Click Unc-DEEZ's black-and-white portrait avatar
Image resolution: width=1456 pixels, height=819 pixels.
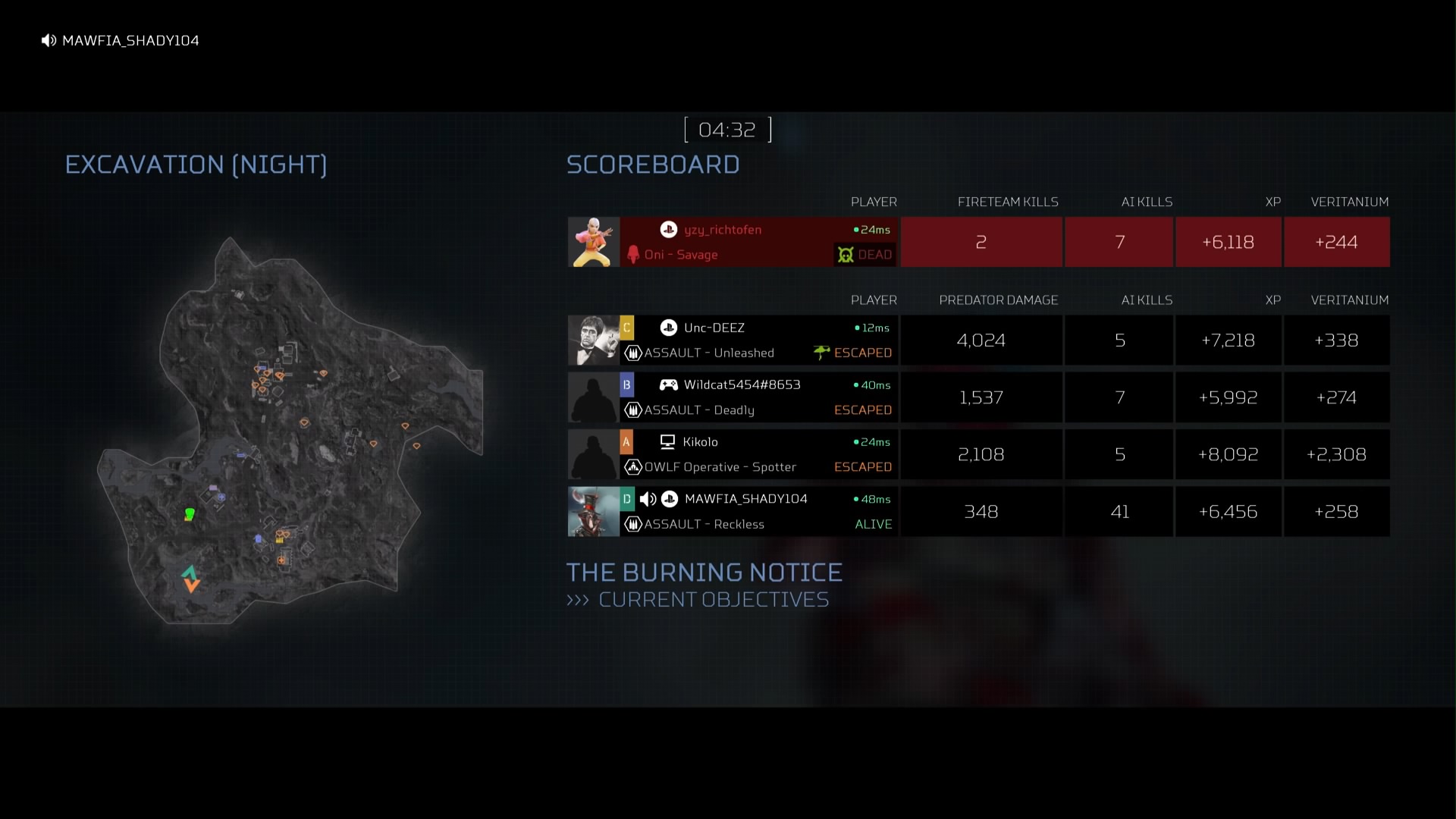pyautogui.click(x=594, y=340)
